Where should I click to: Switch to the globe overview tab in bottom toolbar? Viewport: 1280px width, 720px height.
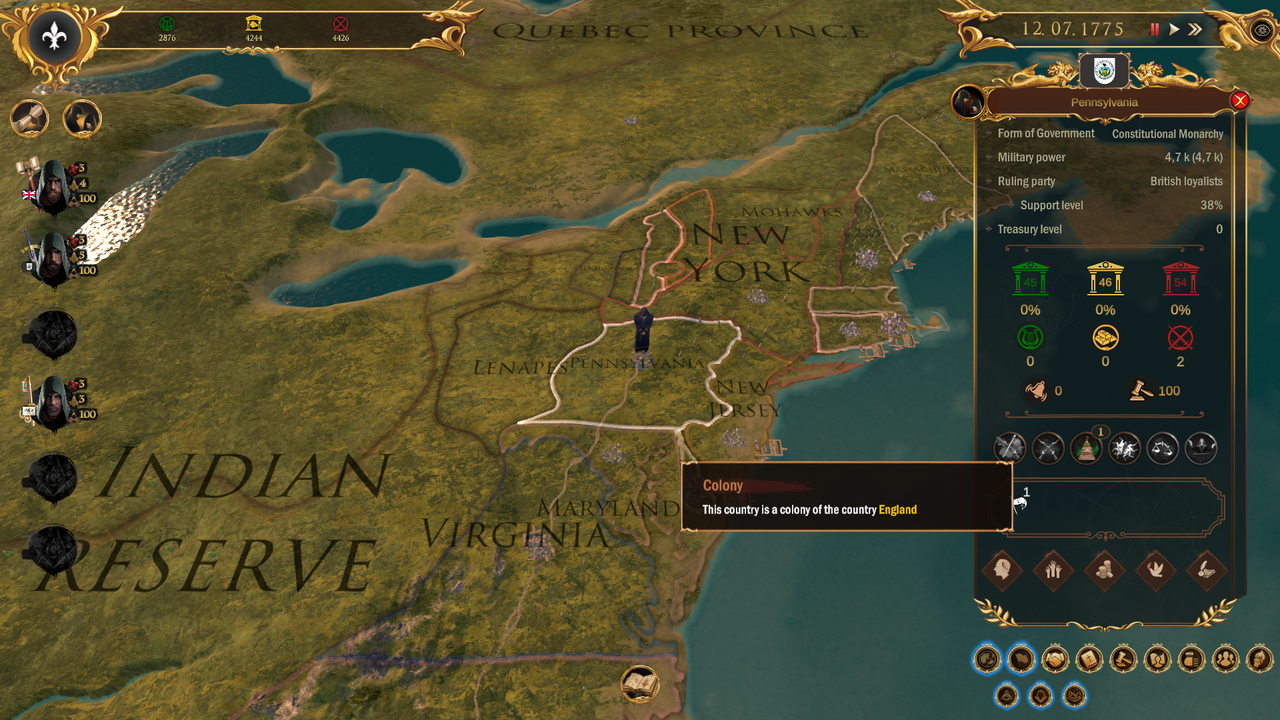pyautogui.click(x=987, y=659)
